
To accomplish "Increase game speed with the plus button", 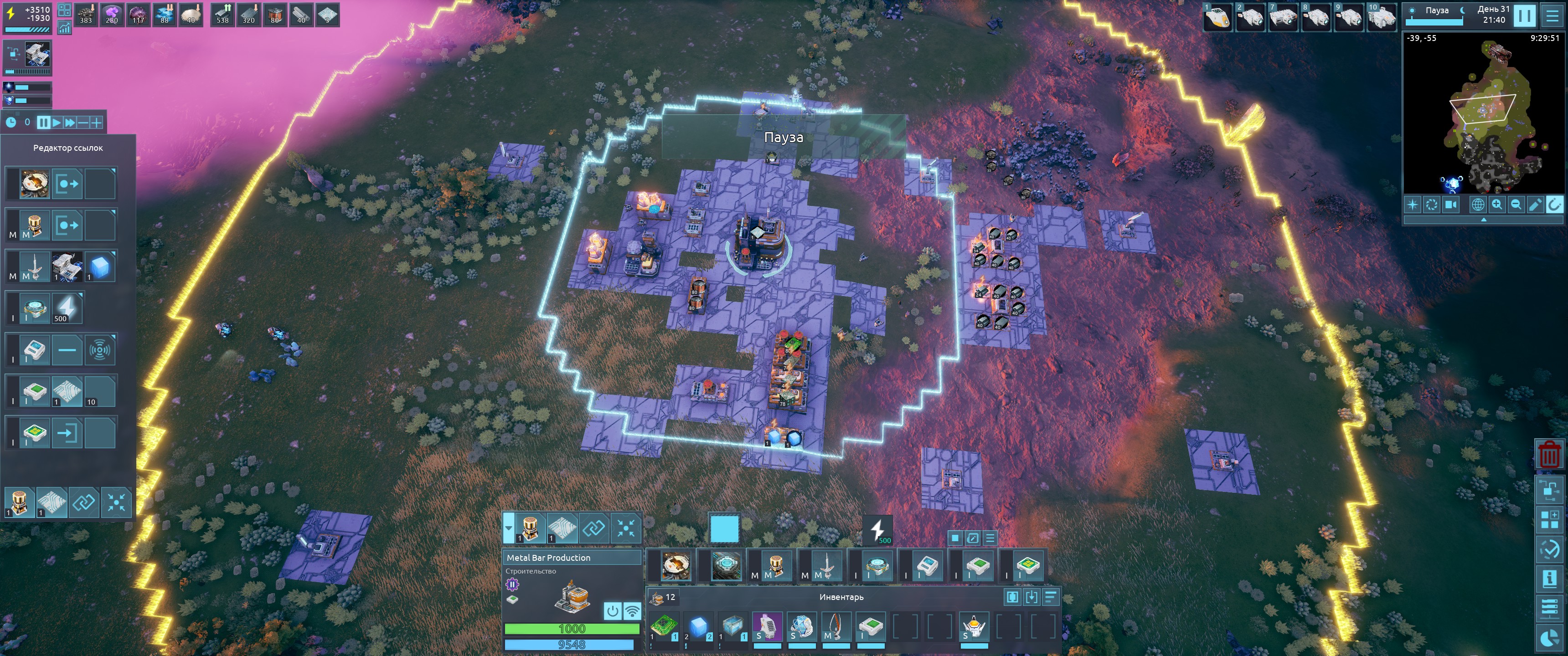I will coord(96,122).
